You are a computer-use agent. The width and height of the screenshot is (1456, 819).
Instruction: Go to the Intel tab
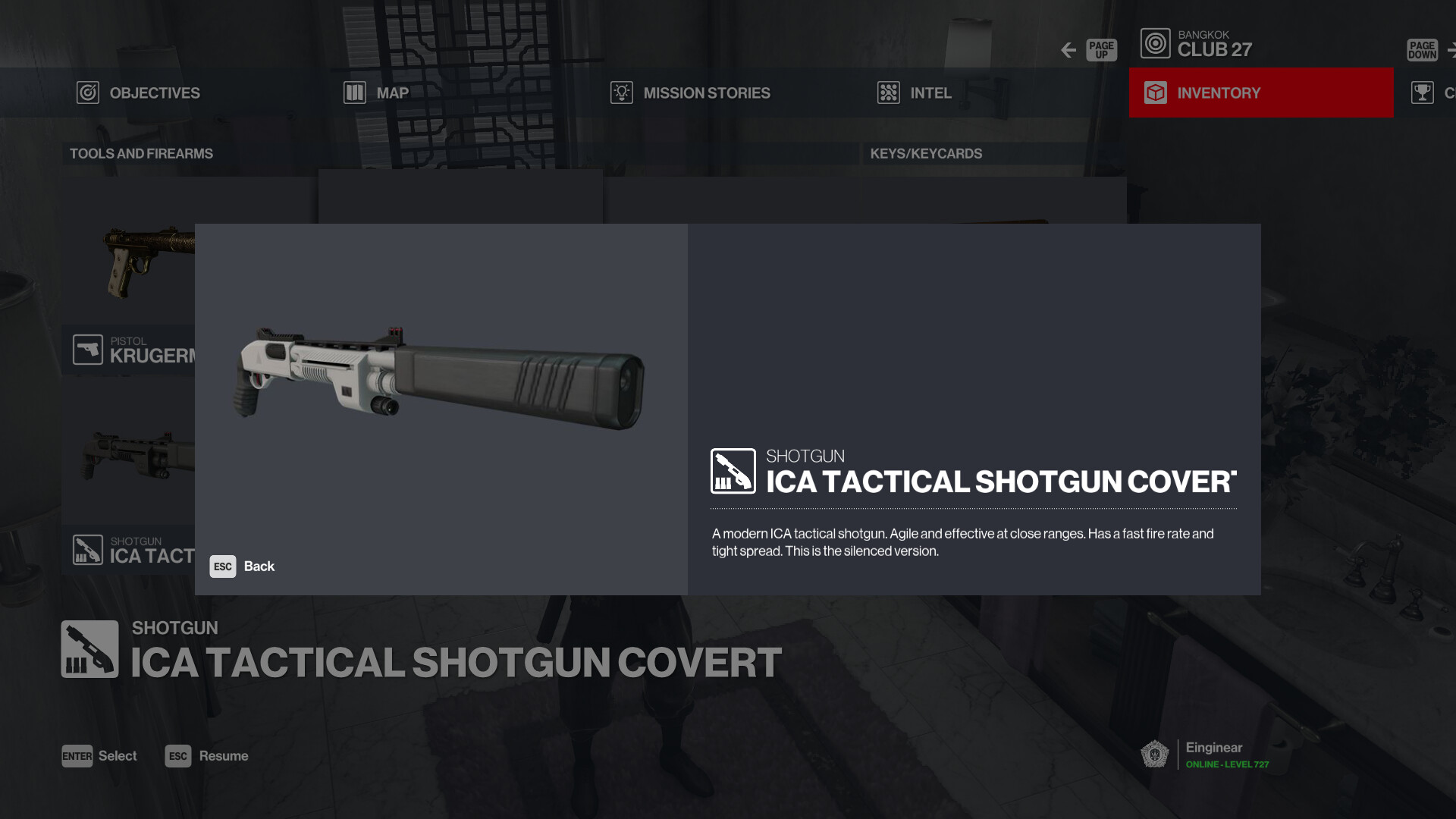(915, 93)
